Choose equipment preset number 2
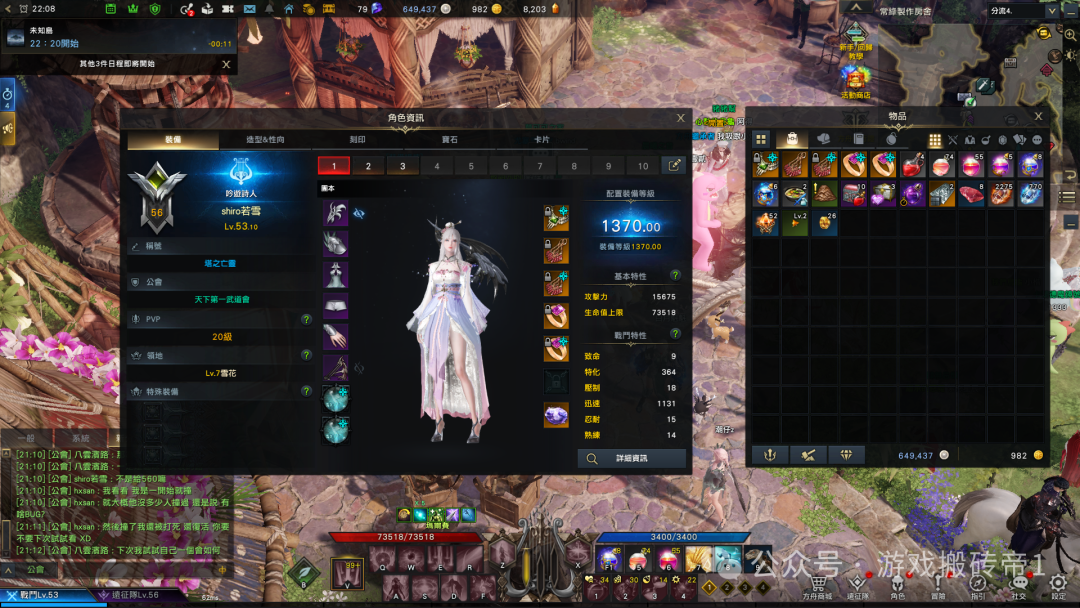The height and width of the screenshot is (608, 1080). click(368, 166)
